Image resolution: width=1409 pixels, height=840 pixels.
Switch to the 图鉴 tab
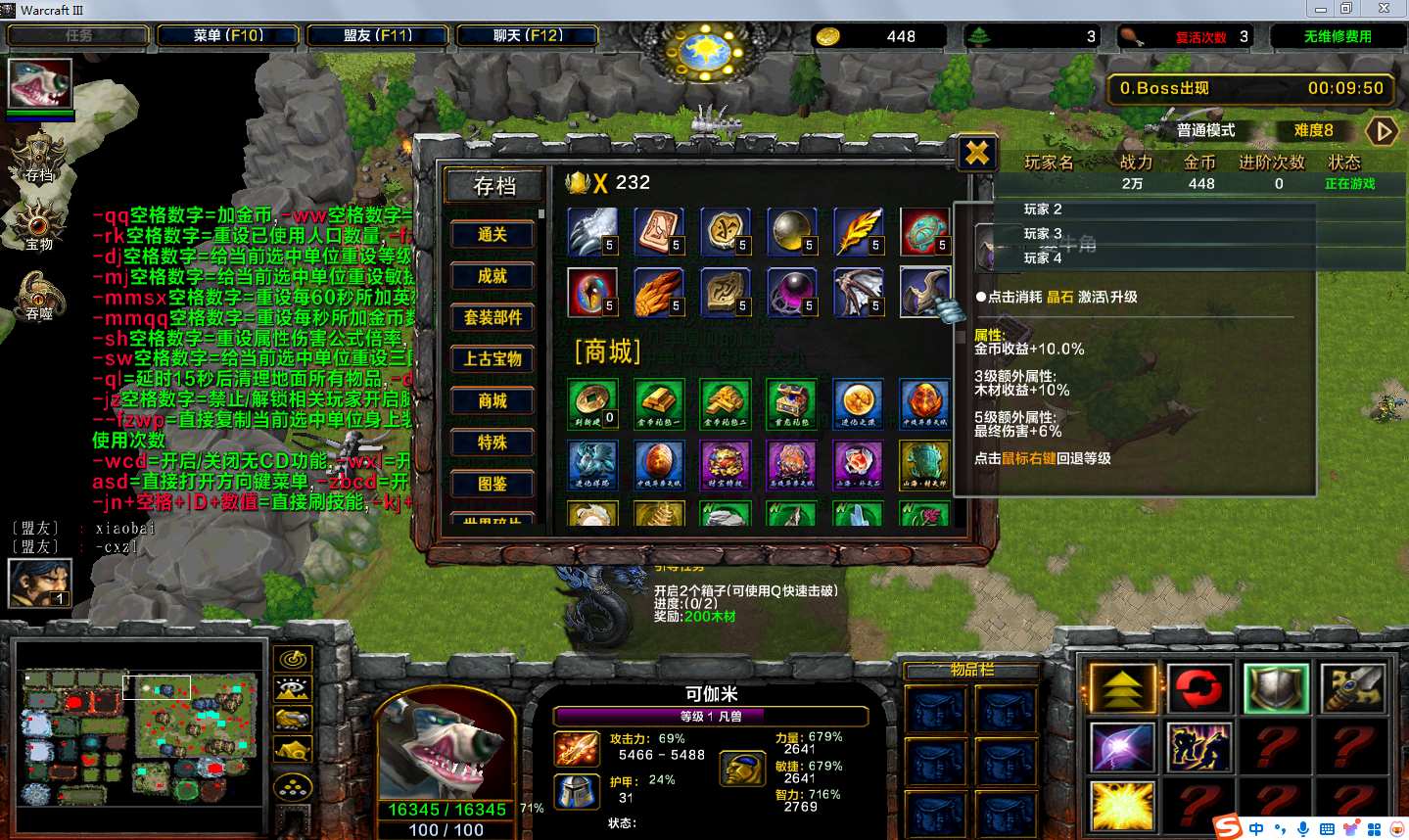click(492, 484)
